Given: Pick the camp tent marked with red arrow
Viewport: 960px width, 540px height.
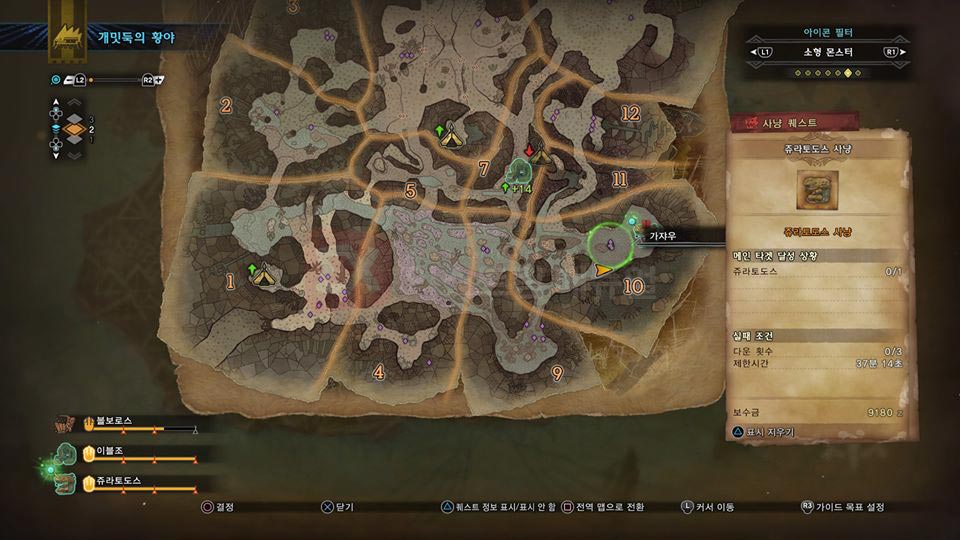Looking at the screenshot, I should coord(541,155).
